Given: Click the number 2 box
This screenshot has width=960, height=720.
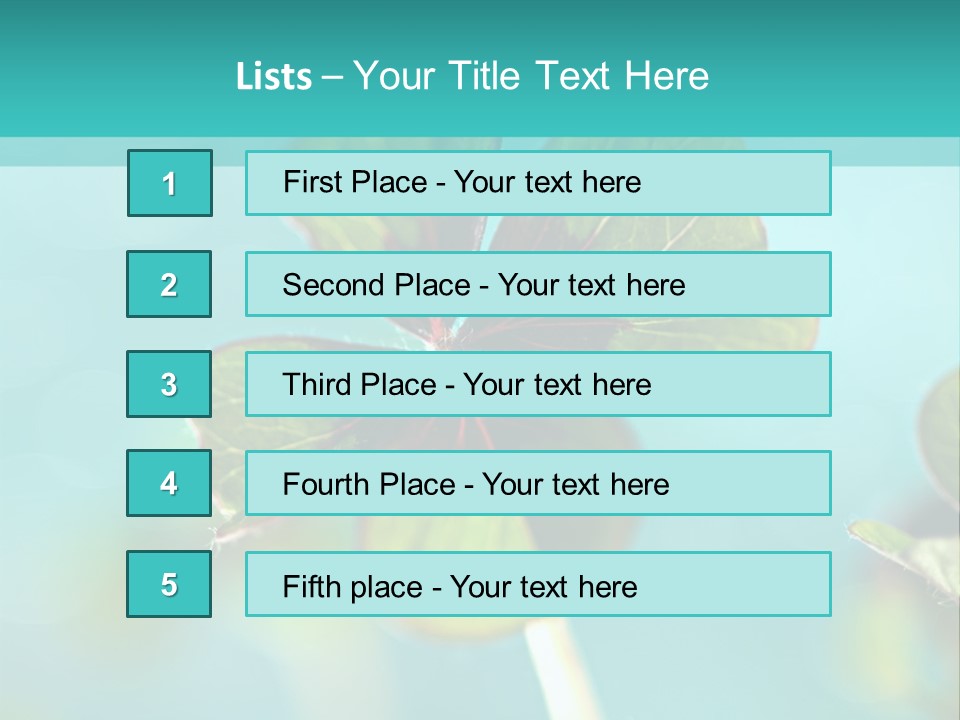Looking at the screenshot, I should [169, 284].
